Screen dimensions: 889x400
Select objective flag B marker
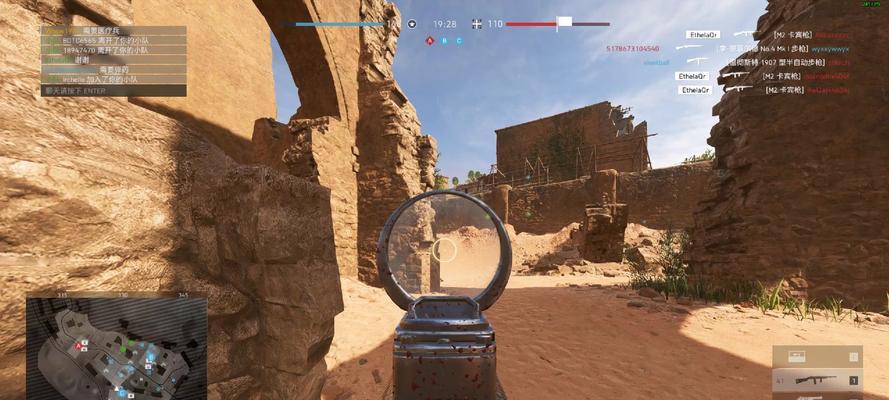(445, 41)
